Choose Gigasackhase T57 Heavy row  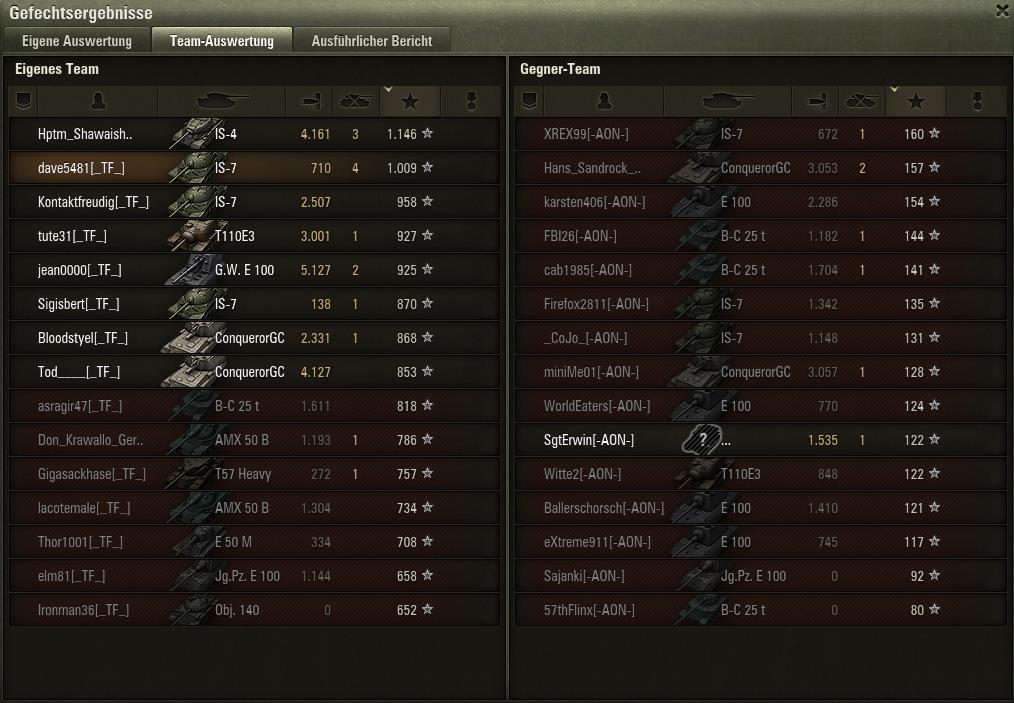pyautogui.click(x=254, y=474)
